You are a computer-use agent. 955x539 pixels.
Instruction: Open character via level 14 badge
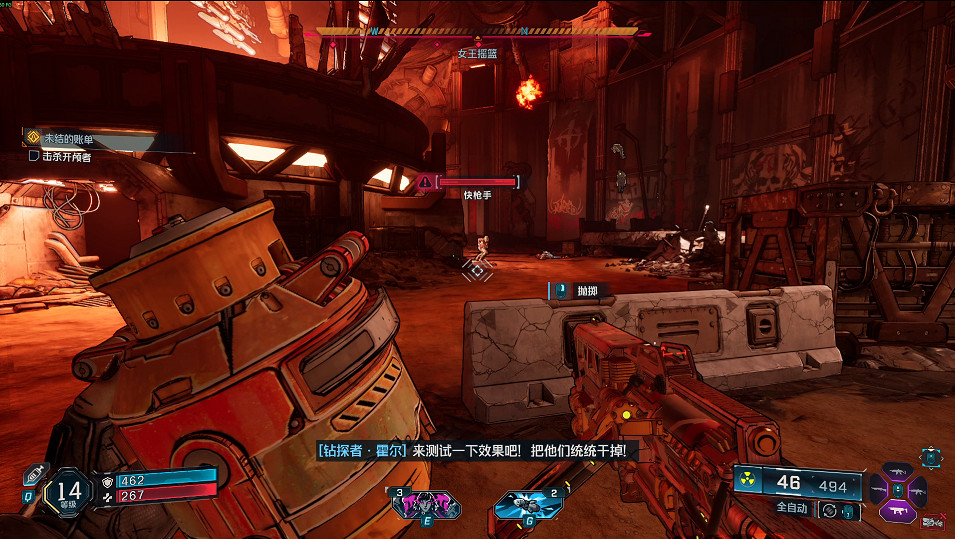pyautogui.click(x=69, y=490)
